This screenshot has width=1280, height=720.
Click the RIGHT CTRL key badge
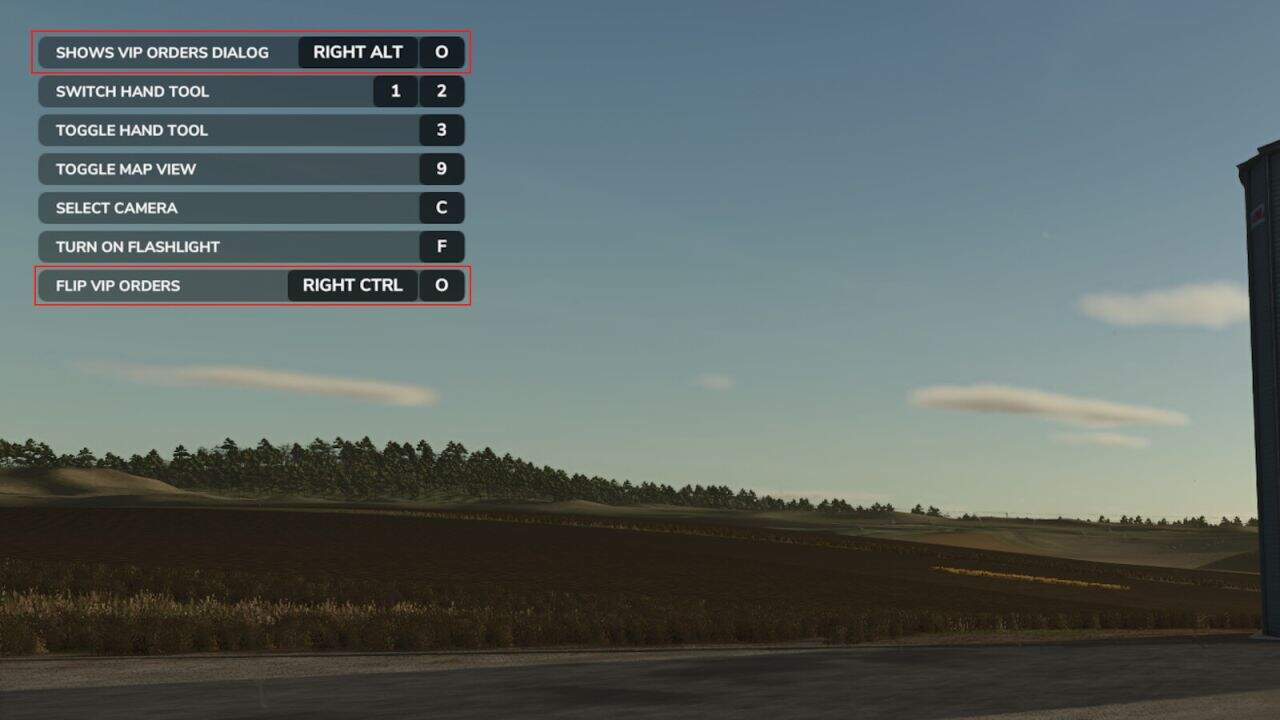(x=351, y=285)
